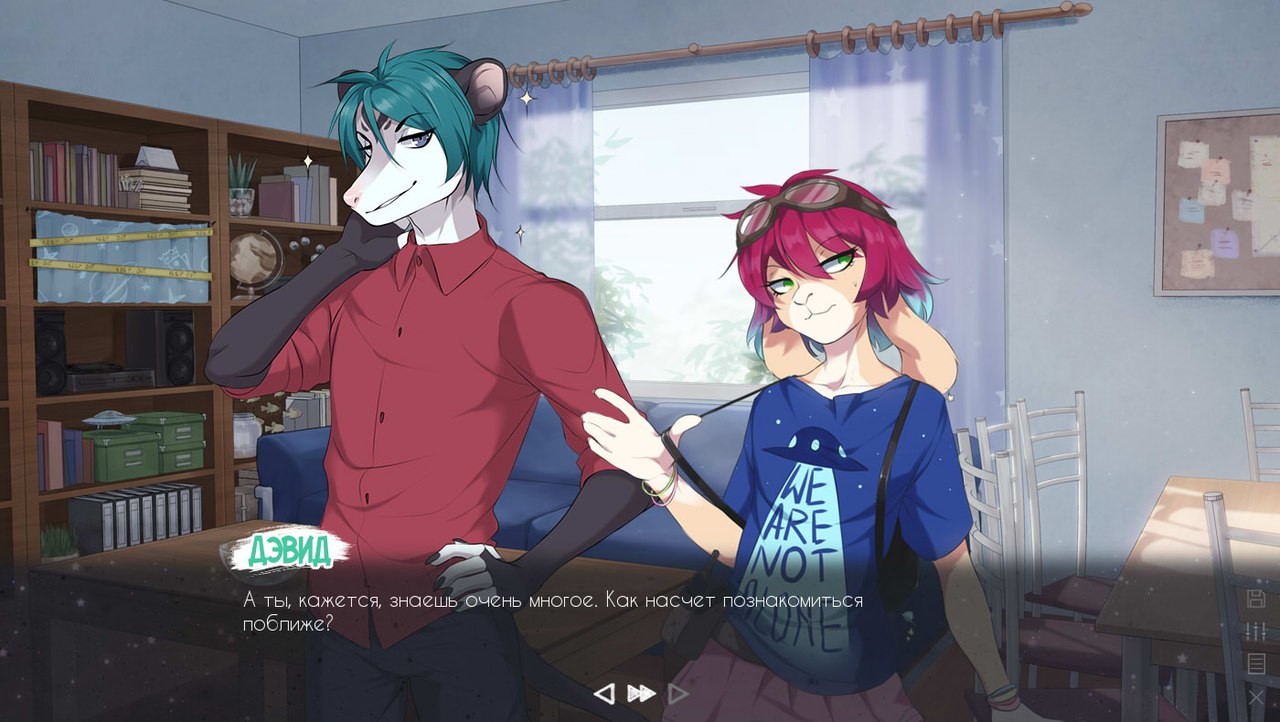View dialogue history with the log icon
1280x722 pixels.
pyautogui.click(x=1256, y=663)
